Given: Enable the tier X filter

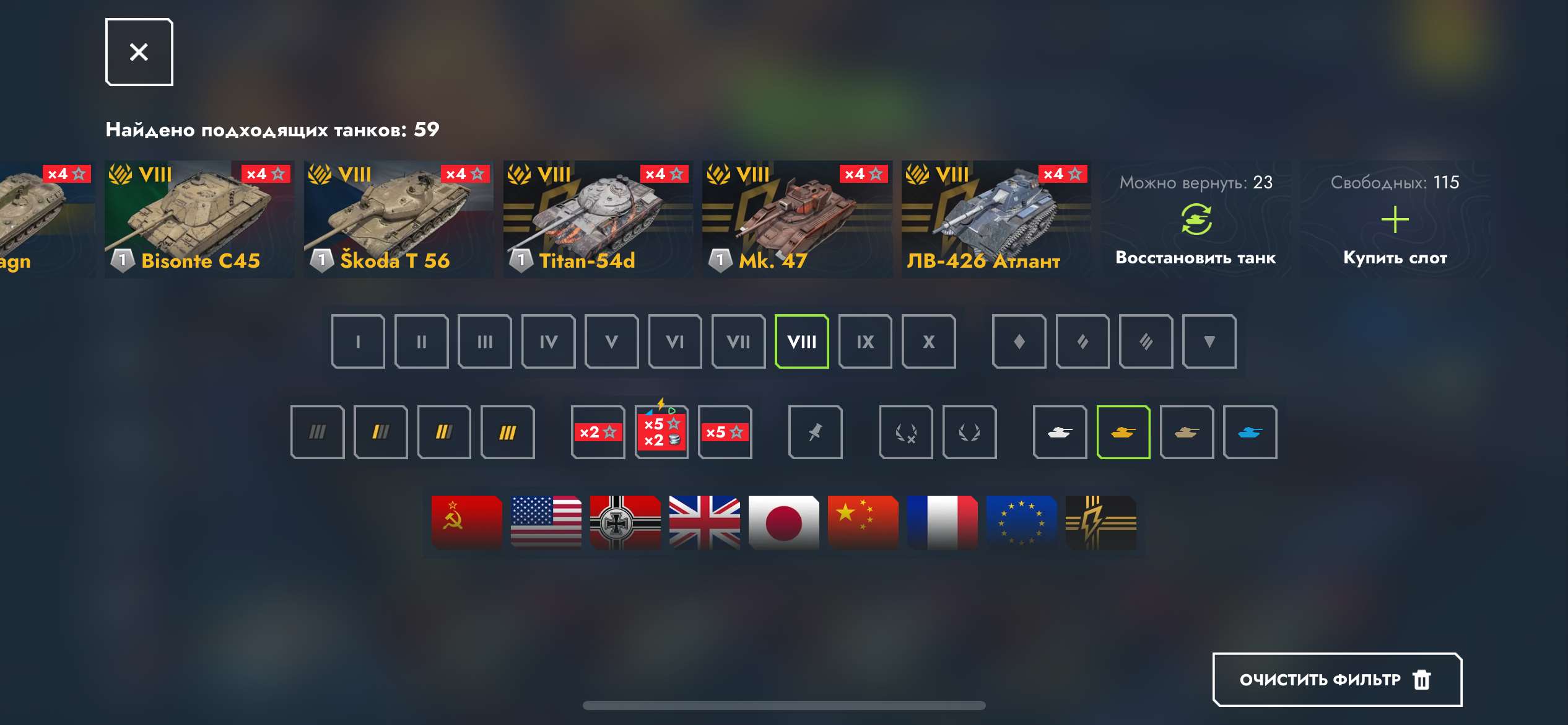Looking at the screenshot, I should pyautogui.click(x=929, y=341).
